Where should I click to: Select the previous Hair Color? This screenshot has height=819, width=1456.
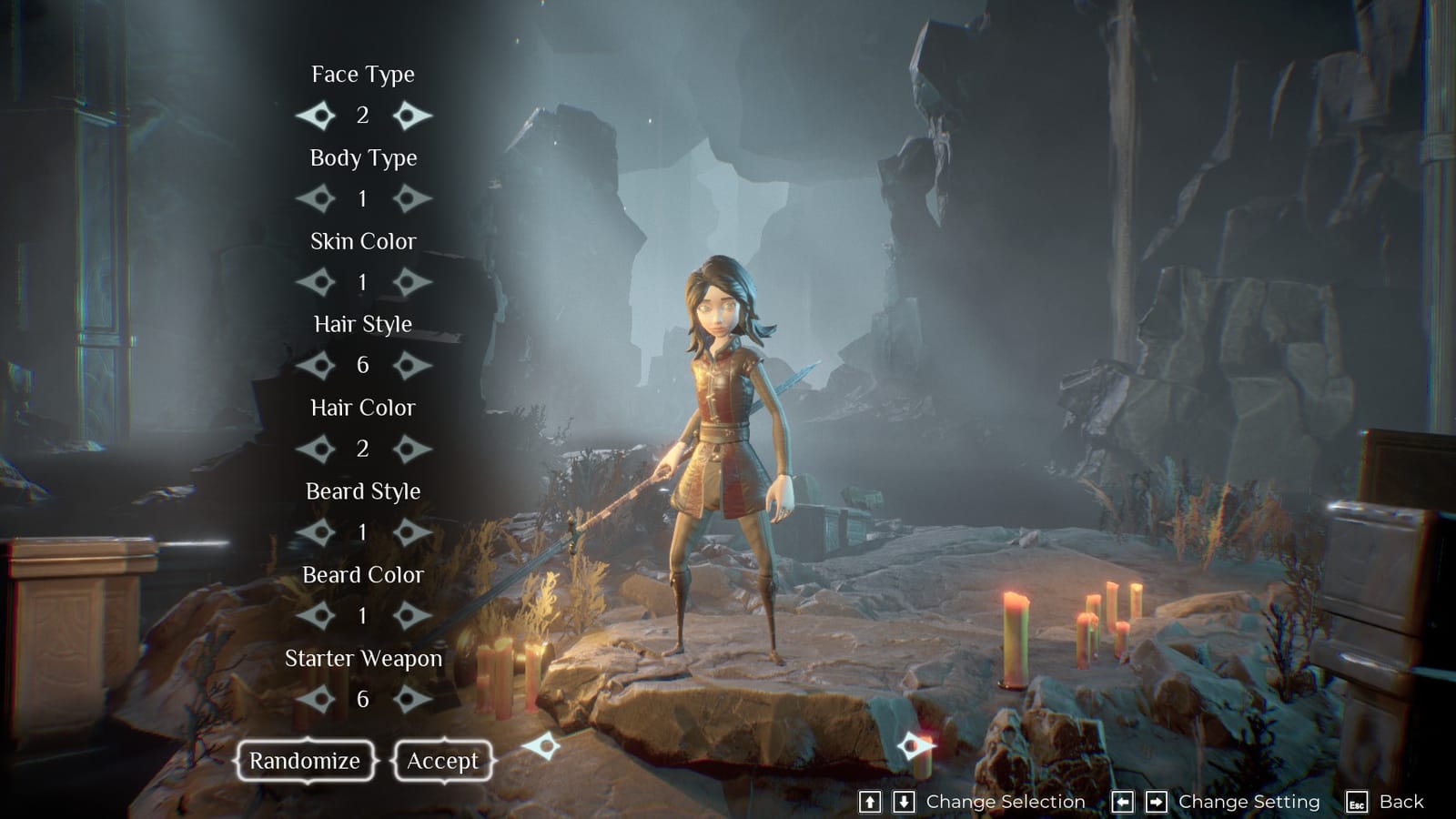316,449
